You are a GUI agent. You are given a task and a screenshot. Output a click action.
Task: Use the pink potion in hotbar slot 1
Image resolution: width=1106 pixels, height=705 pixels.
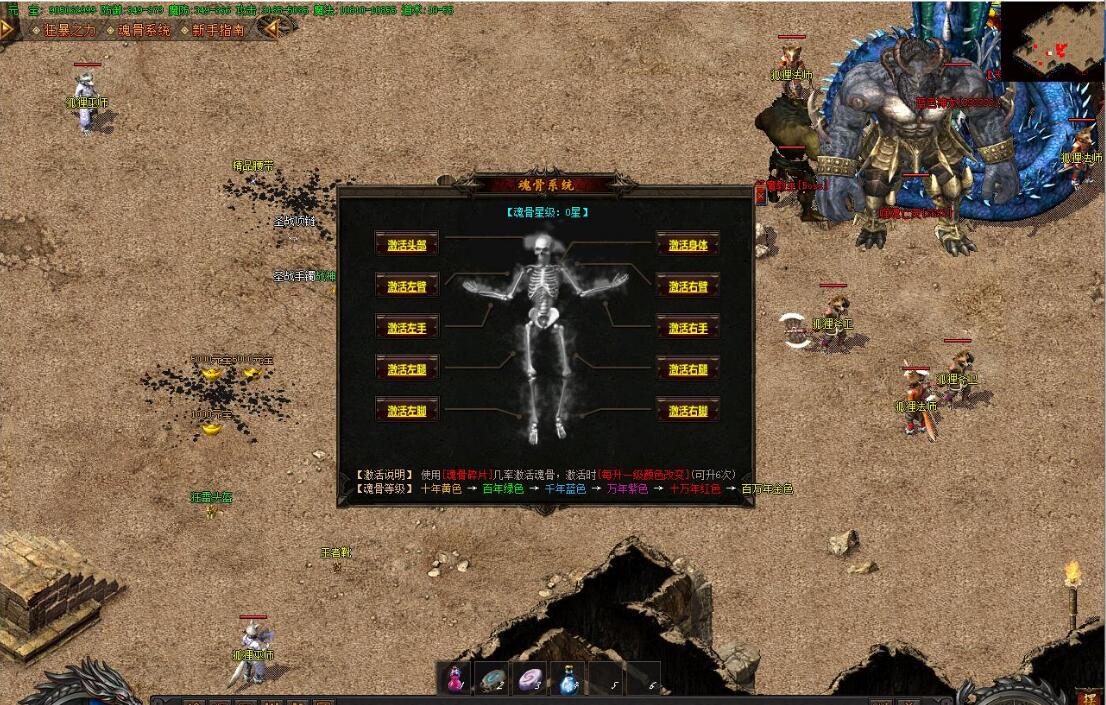pos(455,678)
